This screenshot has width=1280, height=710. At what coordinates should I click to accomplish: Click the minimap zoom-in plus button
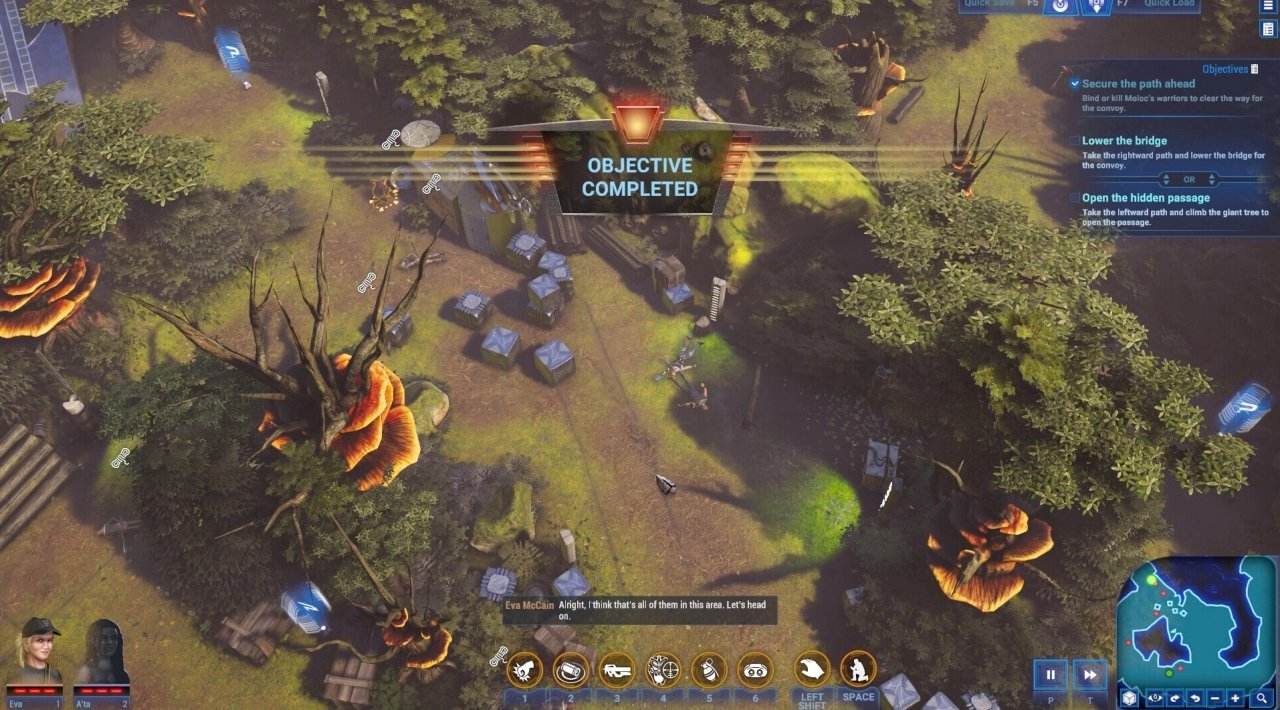pos(1236,698)
